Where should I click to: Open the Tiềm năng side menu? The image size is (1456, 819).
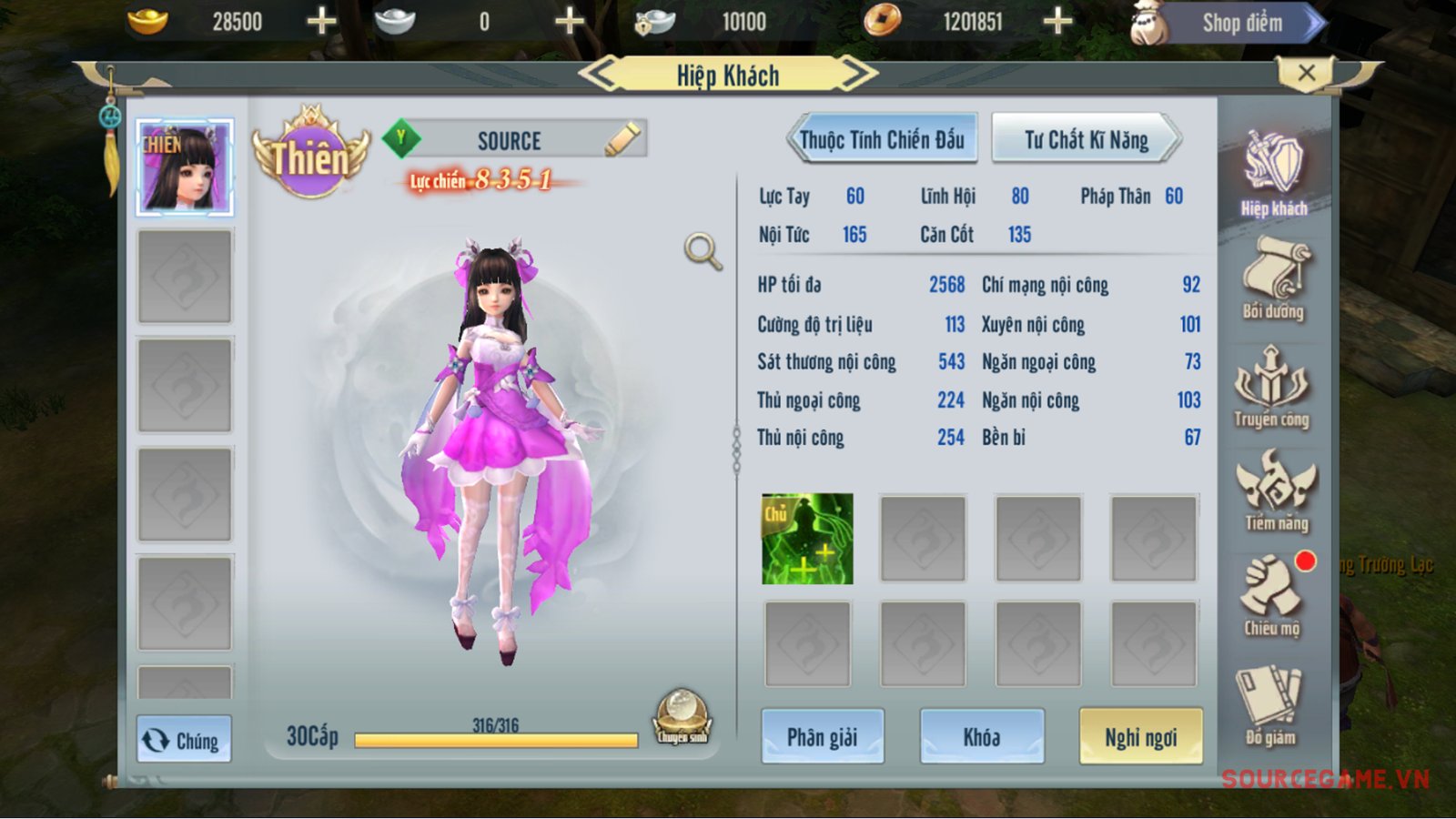pos(1276,491)
